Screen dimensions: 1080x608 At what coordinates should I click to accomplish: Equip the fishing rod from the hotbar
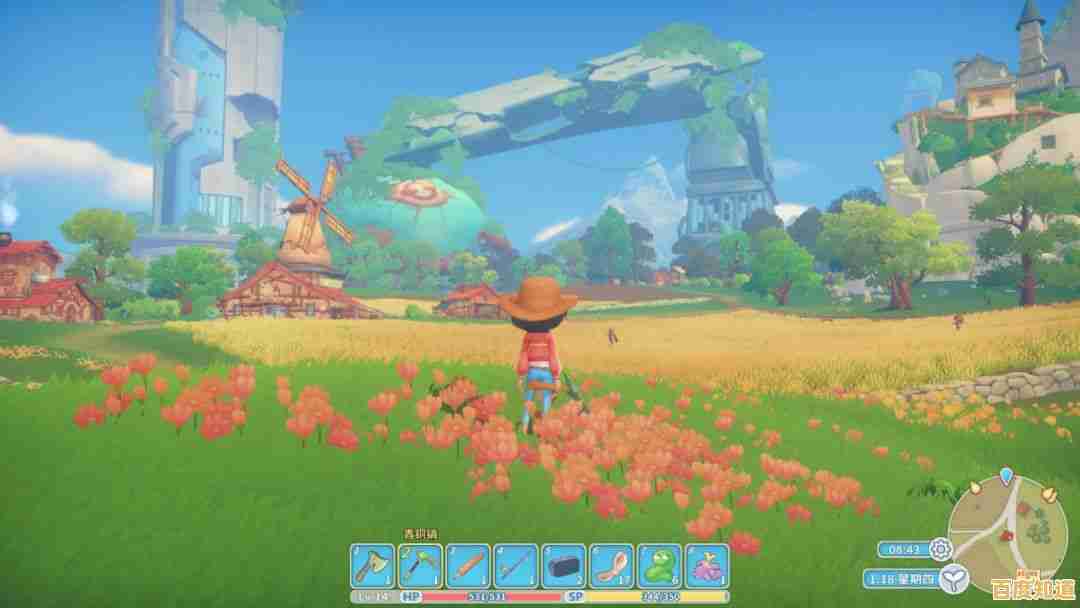tap(516, 566)
